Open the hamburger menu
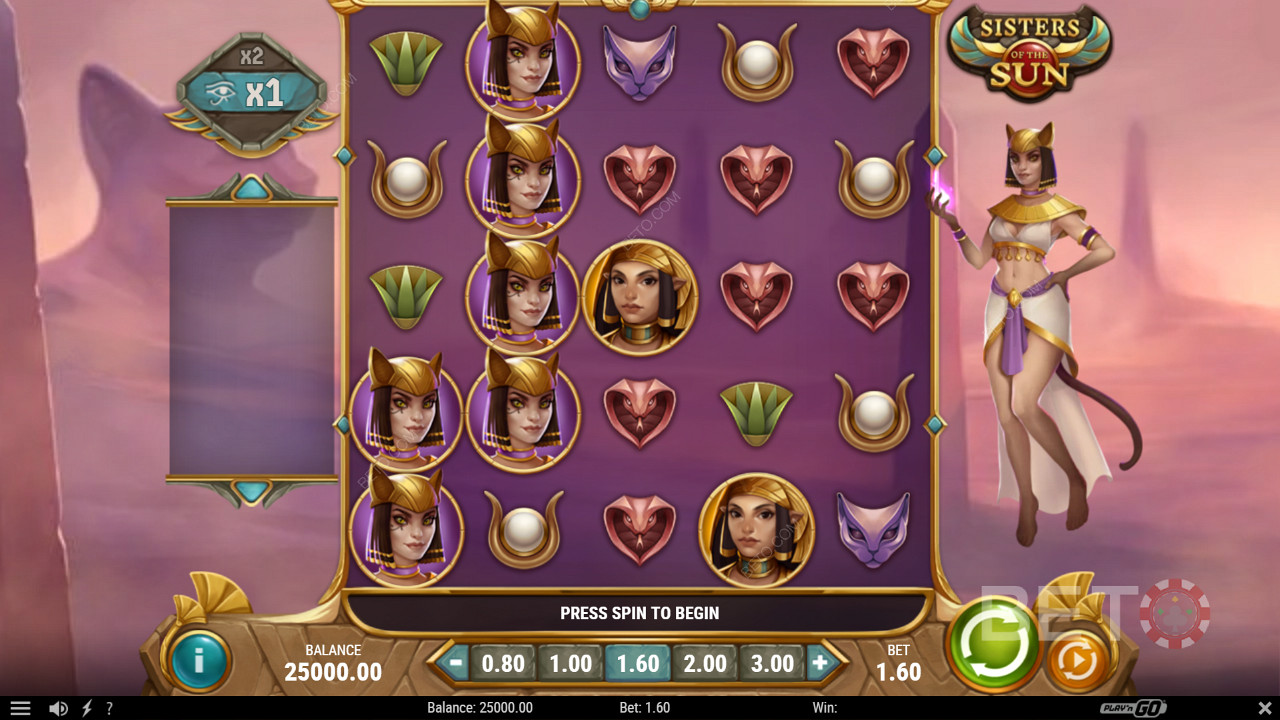This screenshot has height=720, width=1280. [x=20, y=708]
